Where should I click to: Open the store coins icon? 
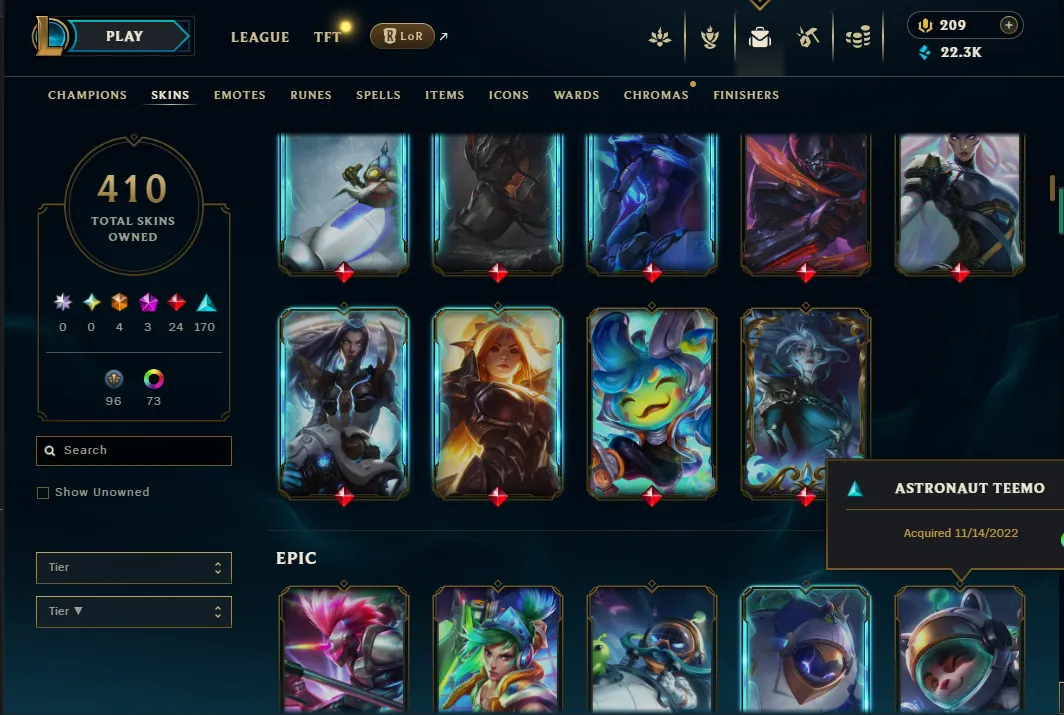tap(857, 38)
